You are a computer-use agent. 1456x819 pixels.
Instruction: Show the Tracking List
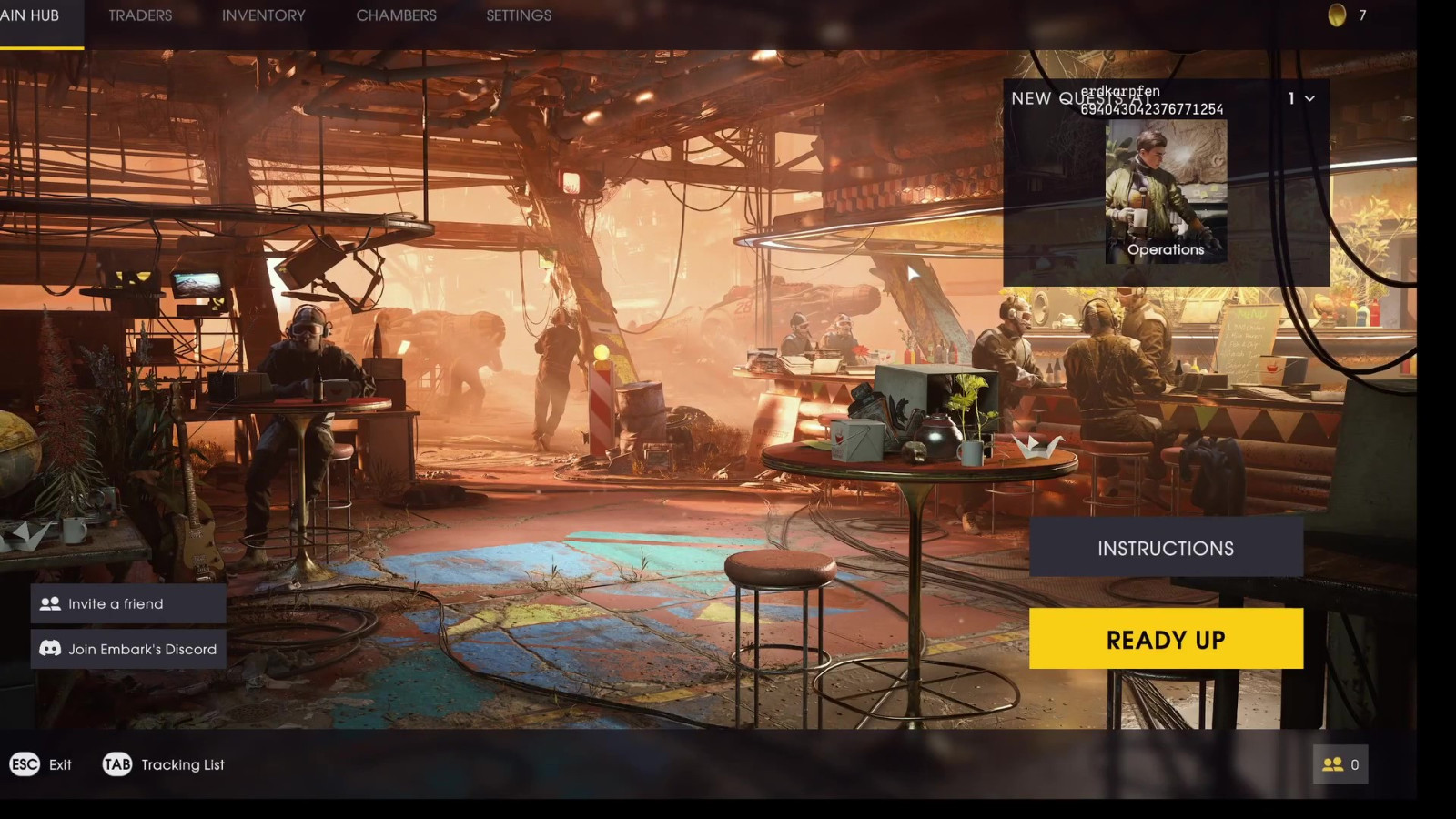point(164,764)
